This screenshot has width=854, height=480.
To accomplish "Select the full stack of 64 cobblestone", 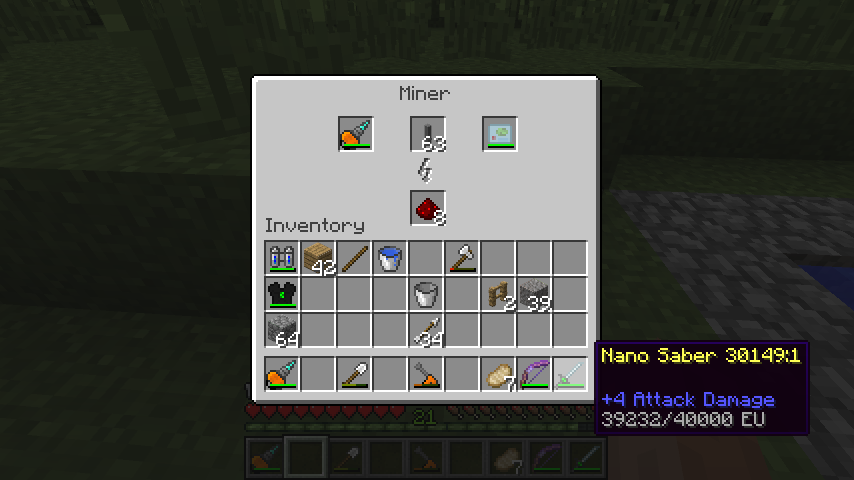I will [x=282, y=330].
